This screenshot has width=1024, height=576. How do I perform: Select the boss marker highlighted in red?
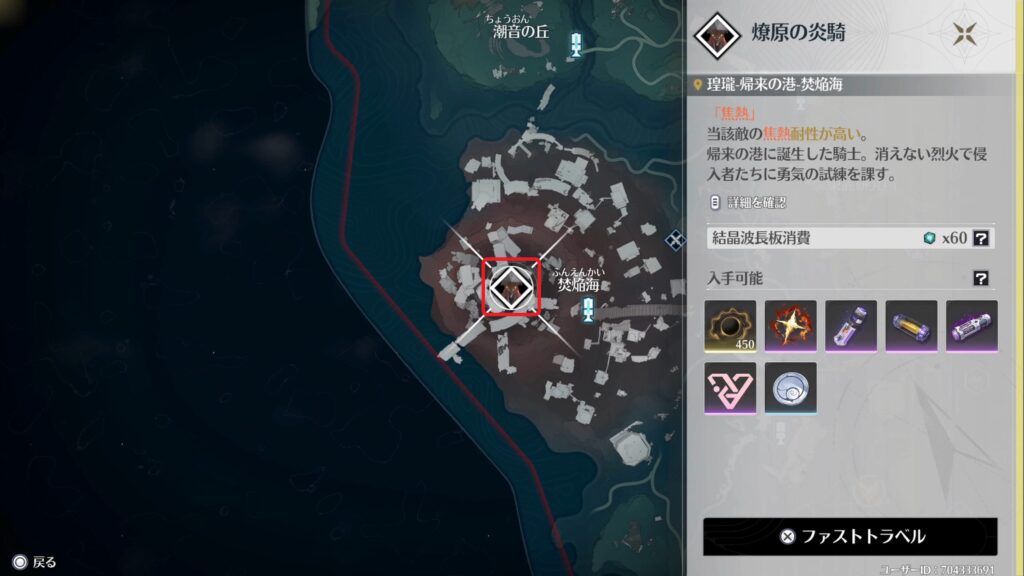pyautogui.click(x=511, y=287)
